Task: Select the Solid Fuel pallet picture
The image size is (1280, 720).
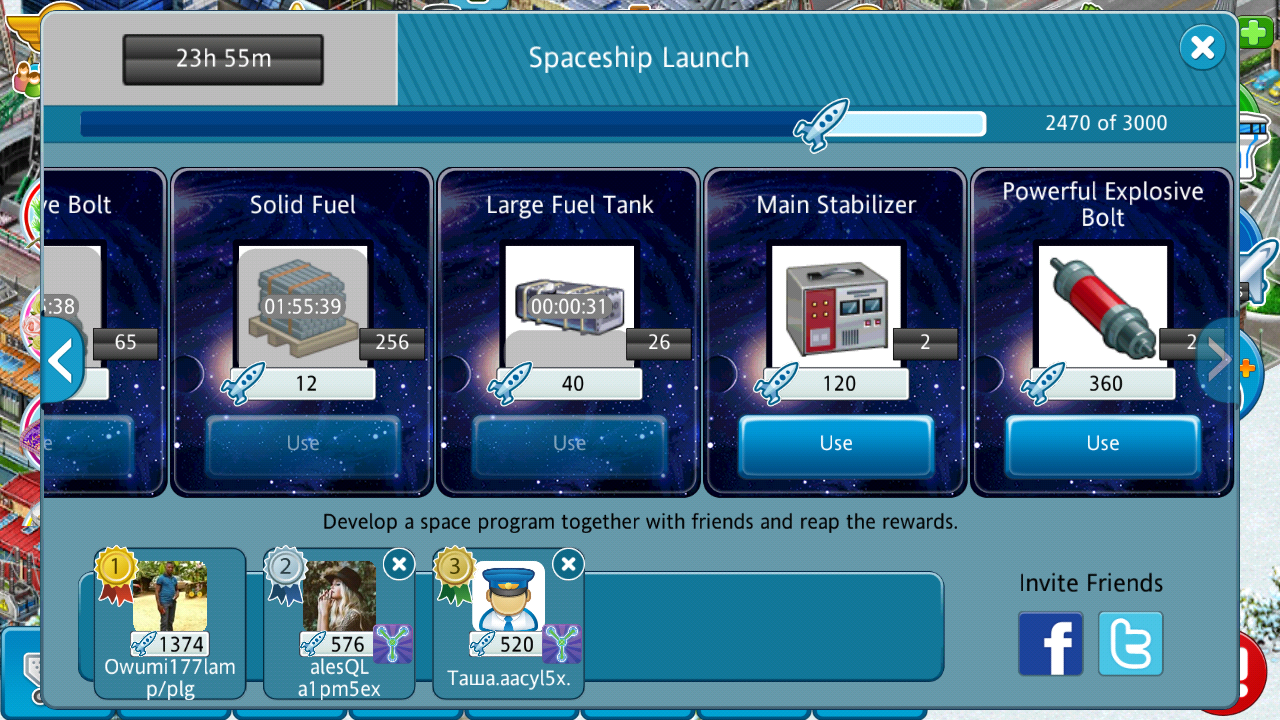Action: click(303, 306)
